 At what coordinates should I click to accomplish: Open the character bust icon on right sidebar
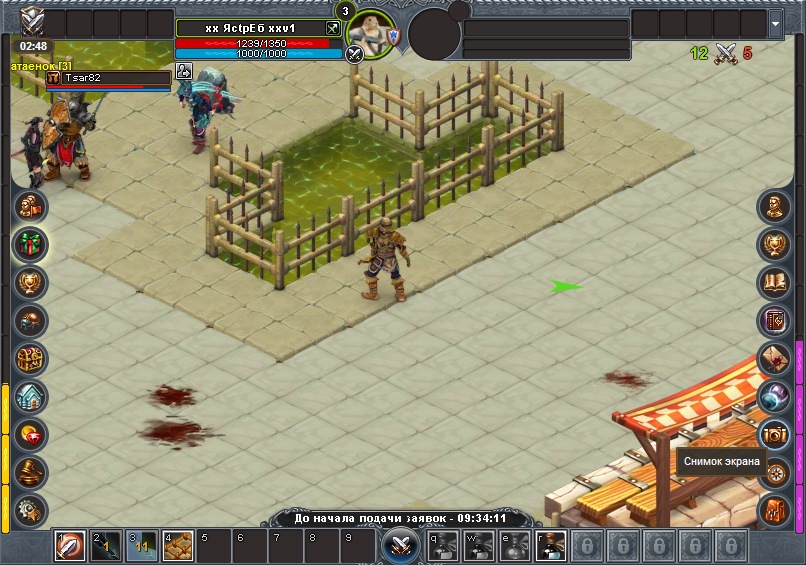(x=774, y=207)
